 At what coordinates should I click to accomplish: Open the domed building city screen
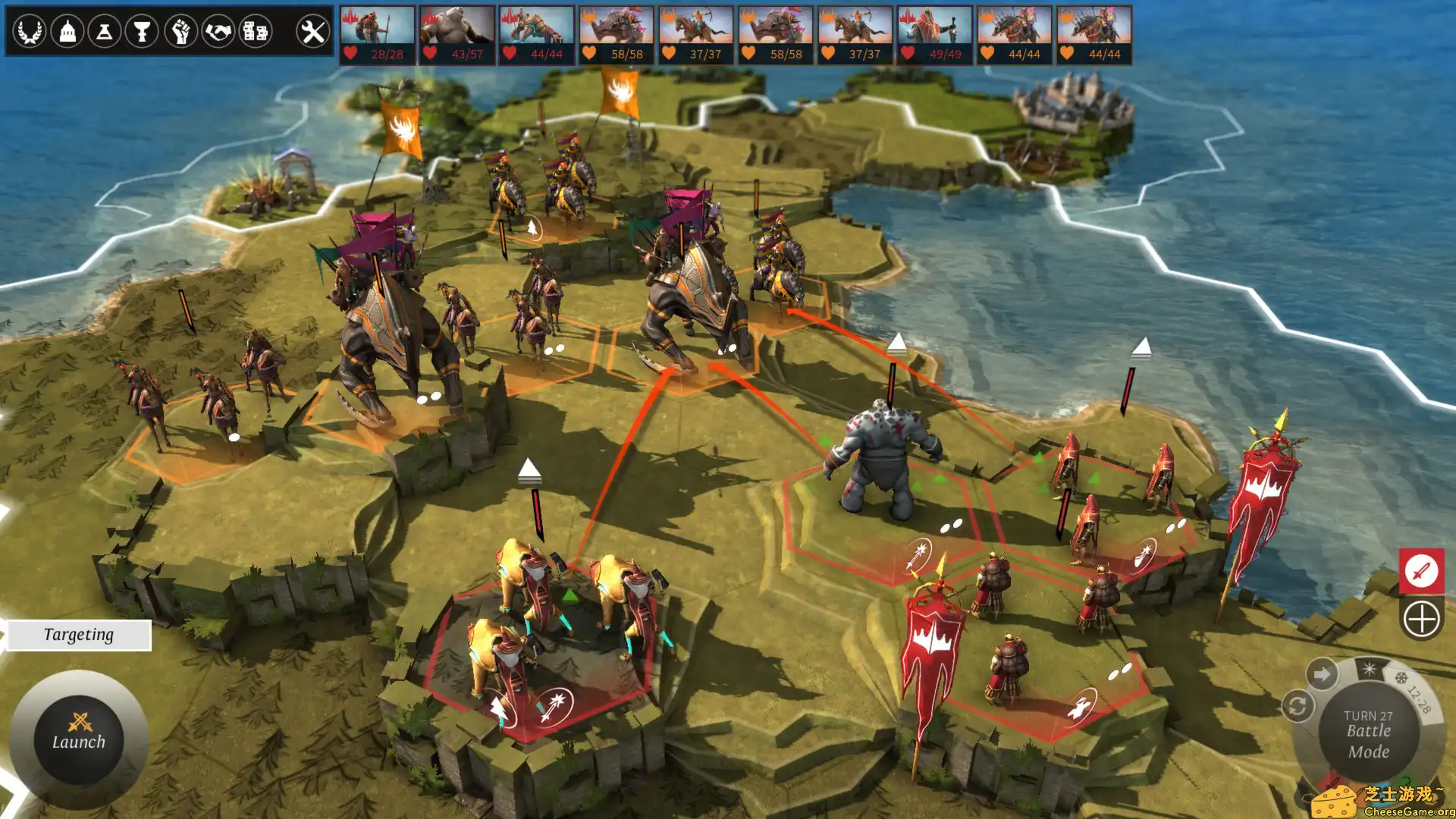67,32
